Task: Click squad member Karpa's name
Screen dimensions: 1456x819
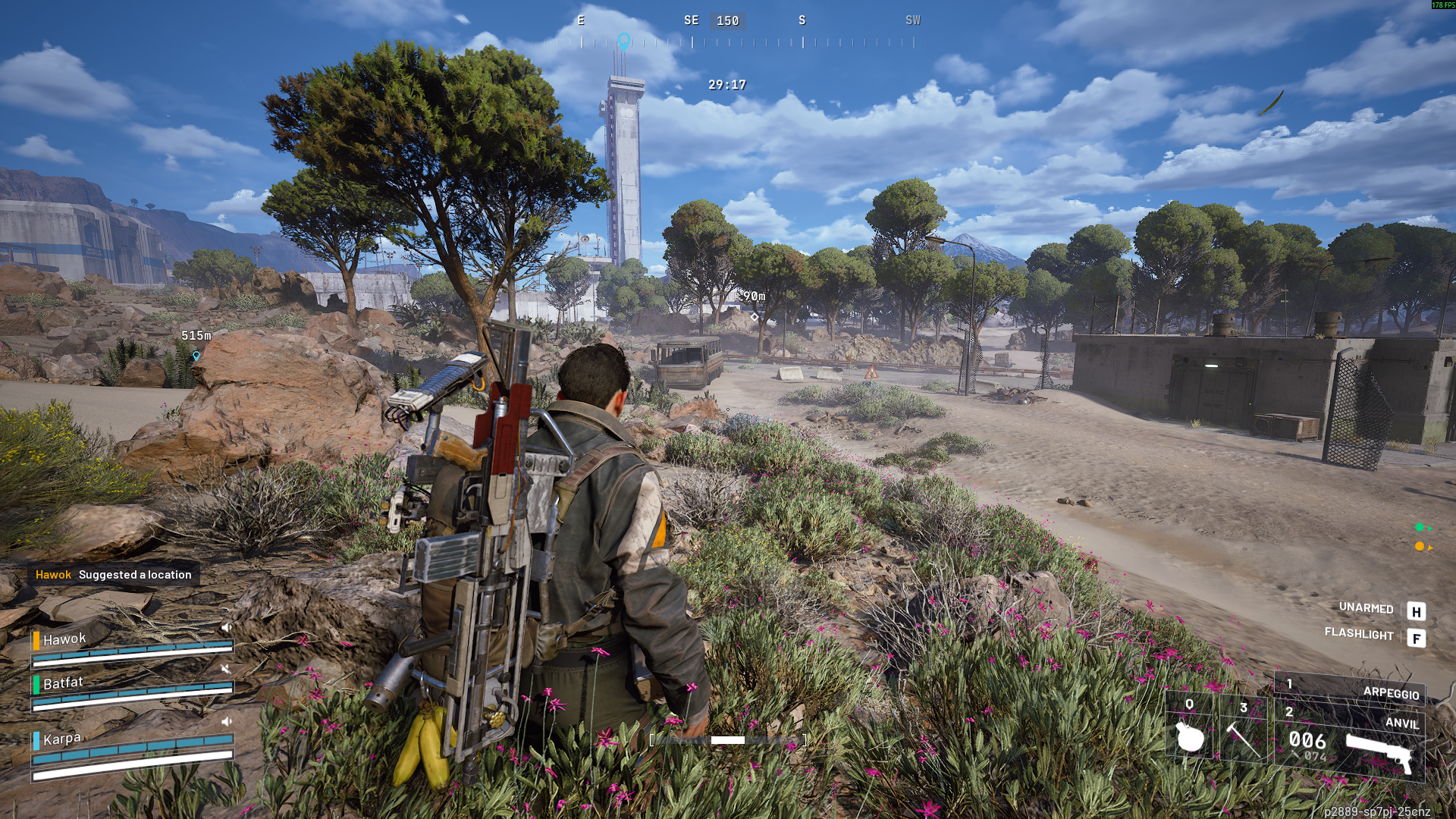Action: (61, 739)
